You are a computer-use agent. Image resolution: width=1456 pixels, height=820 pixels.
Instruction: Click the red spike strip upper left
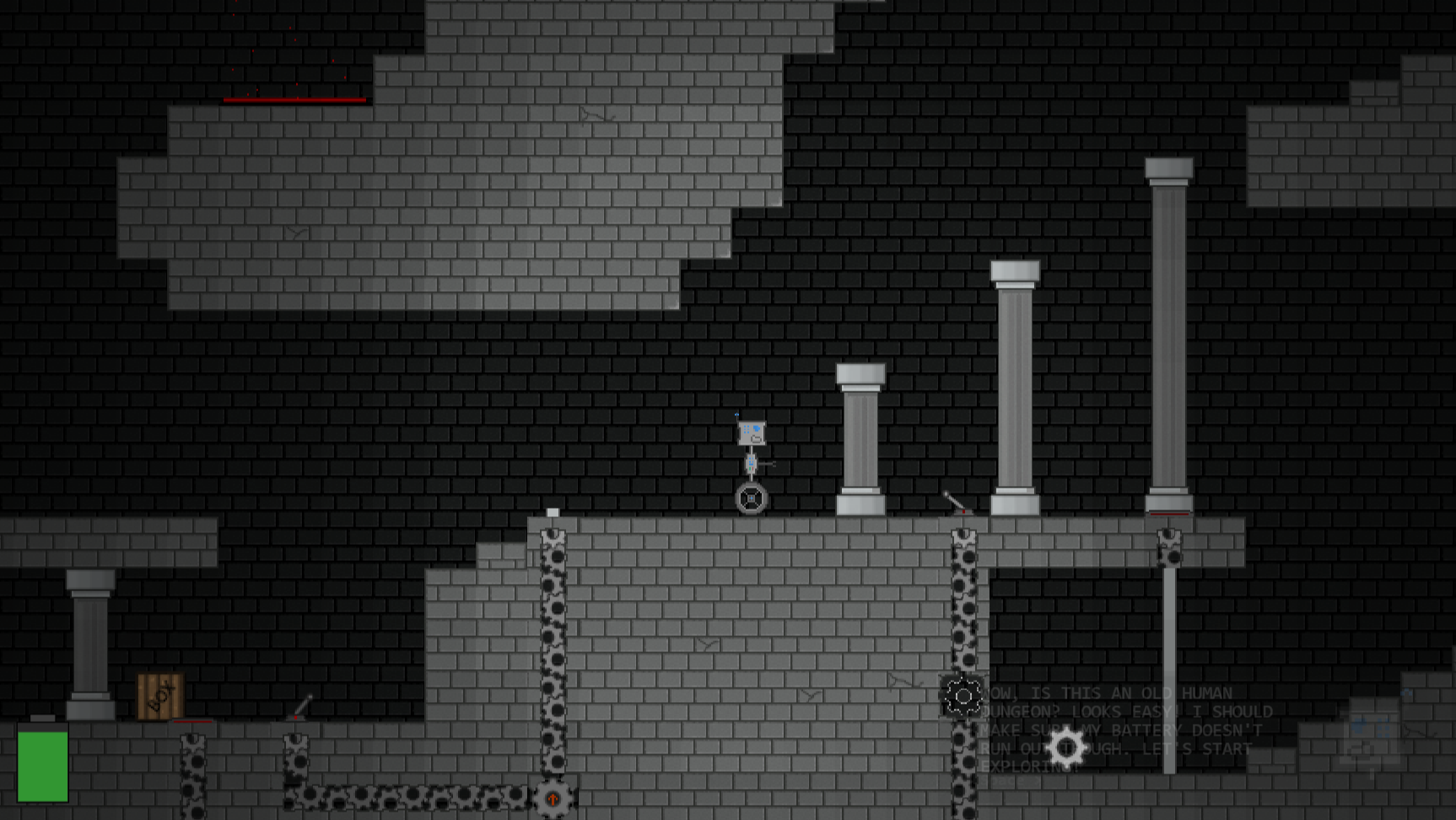click(x=294, y=98)
